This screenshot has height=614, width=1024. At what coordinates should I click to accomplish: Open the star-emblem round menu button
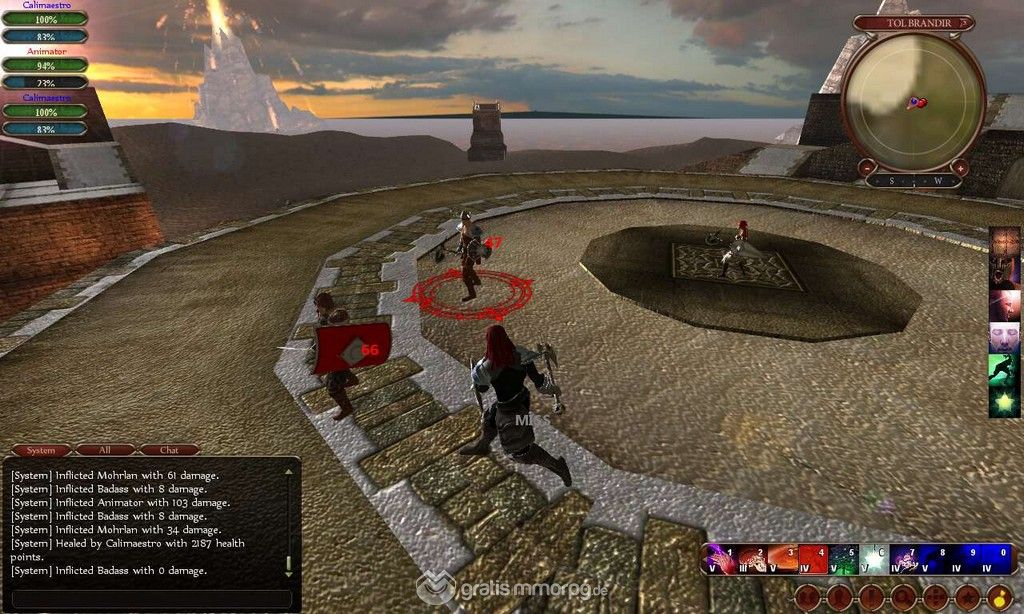967,598
